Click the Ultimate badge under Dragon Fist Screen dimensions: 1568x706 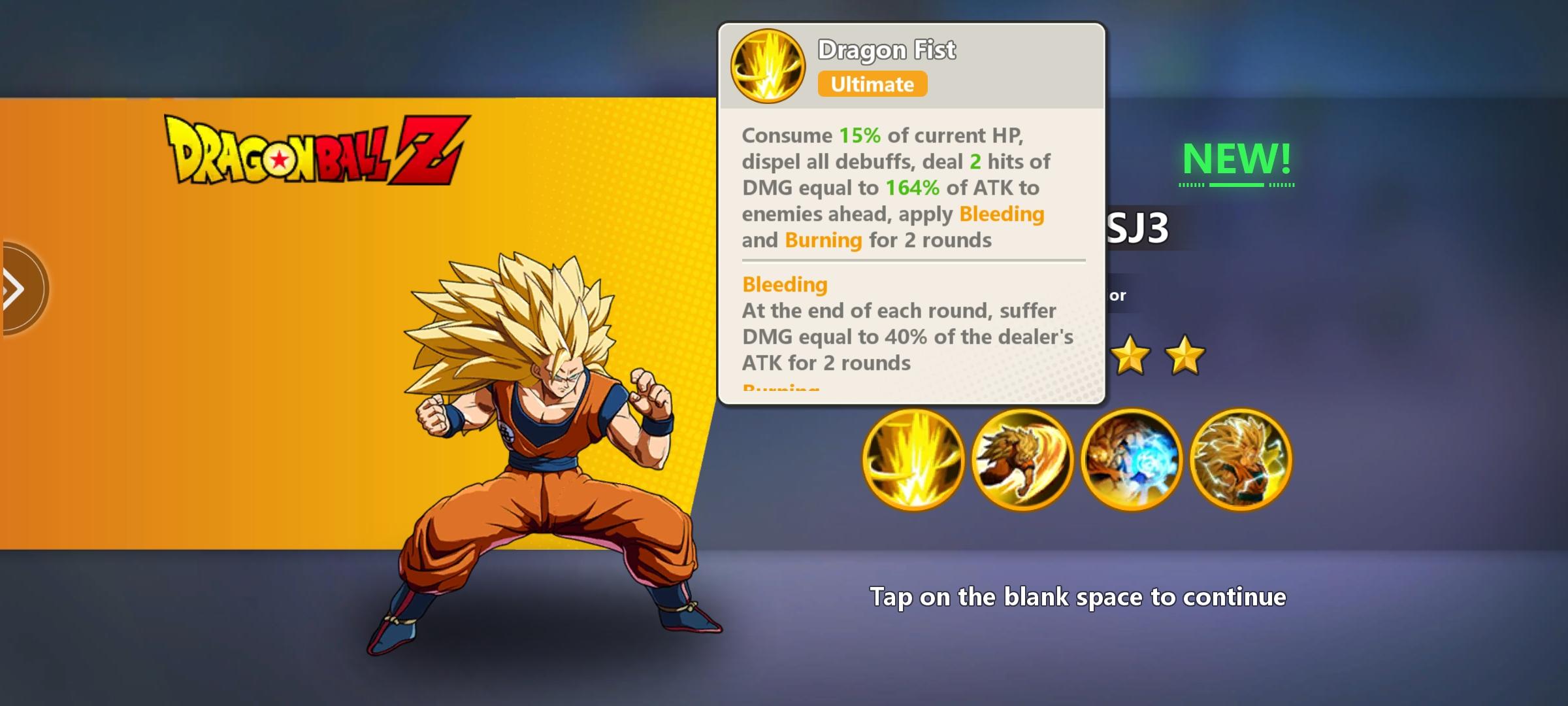(x=872, y=84)
